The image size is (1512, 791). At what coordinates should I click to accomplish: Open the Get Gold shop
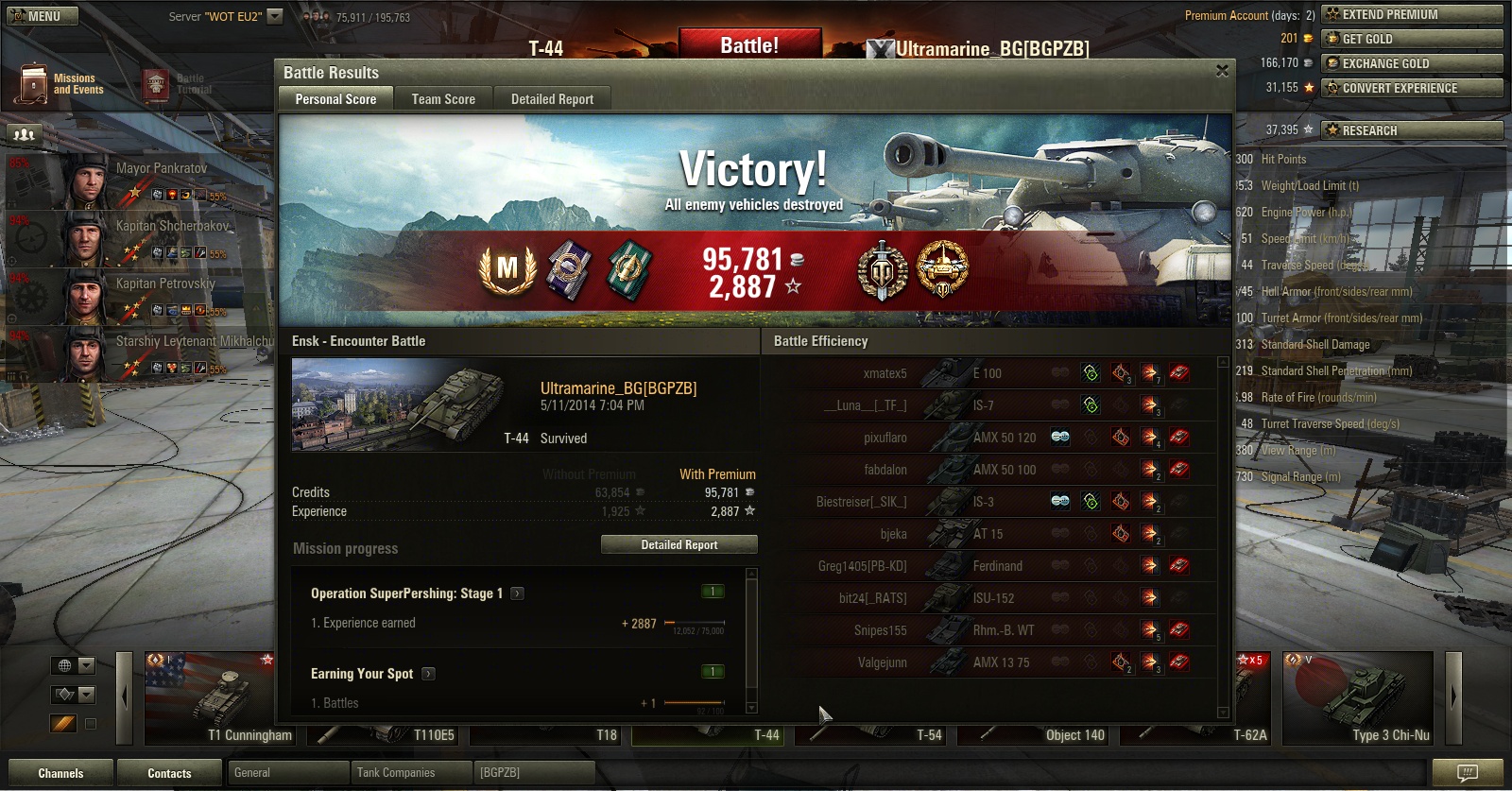click(1412, 39)
